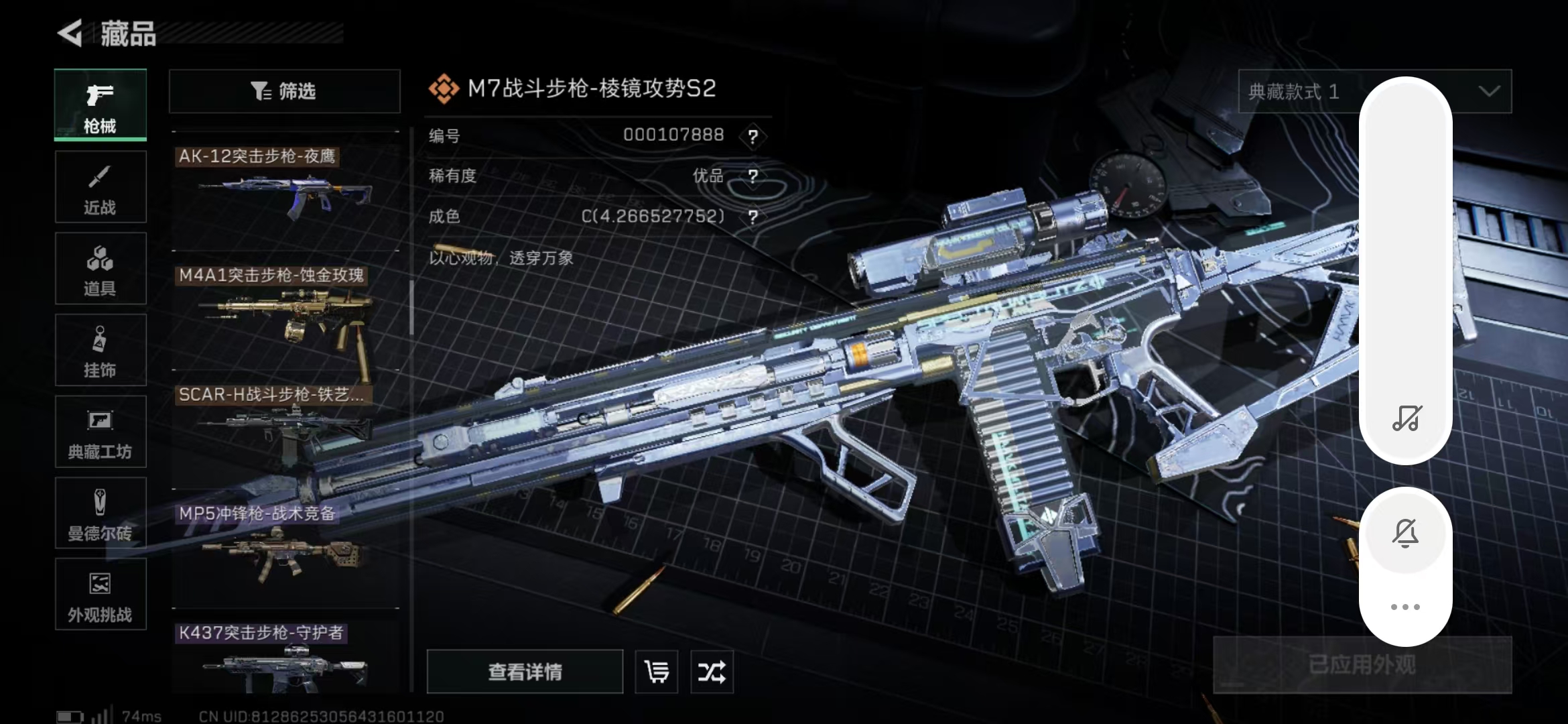
Task: Open the 近战 melee weapons category
Action: point(101,187)
